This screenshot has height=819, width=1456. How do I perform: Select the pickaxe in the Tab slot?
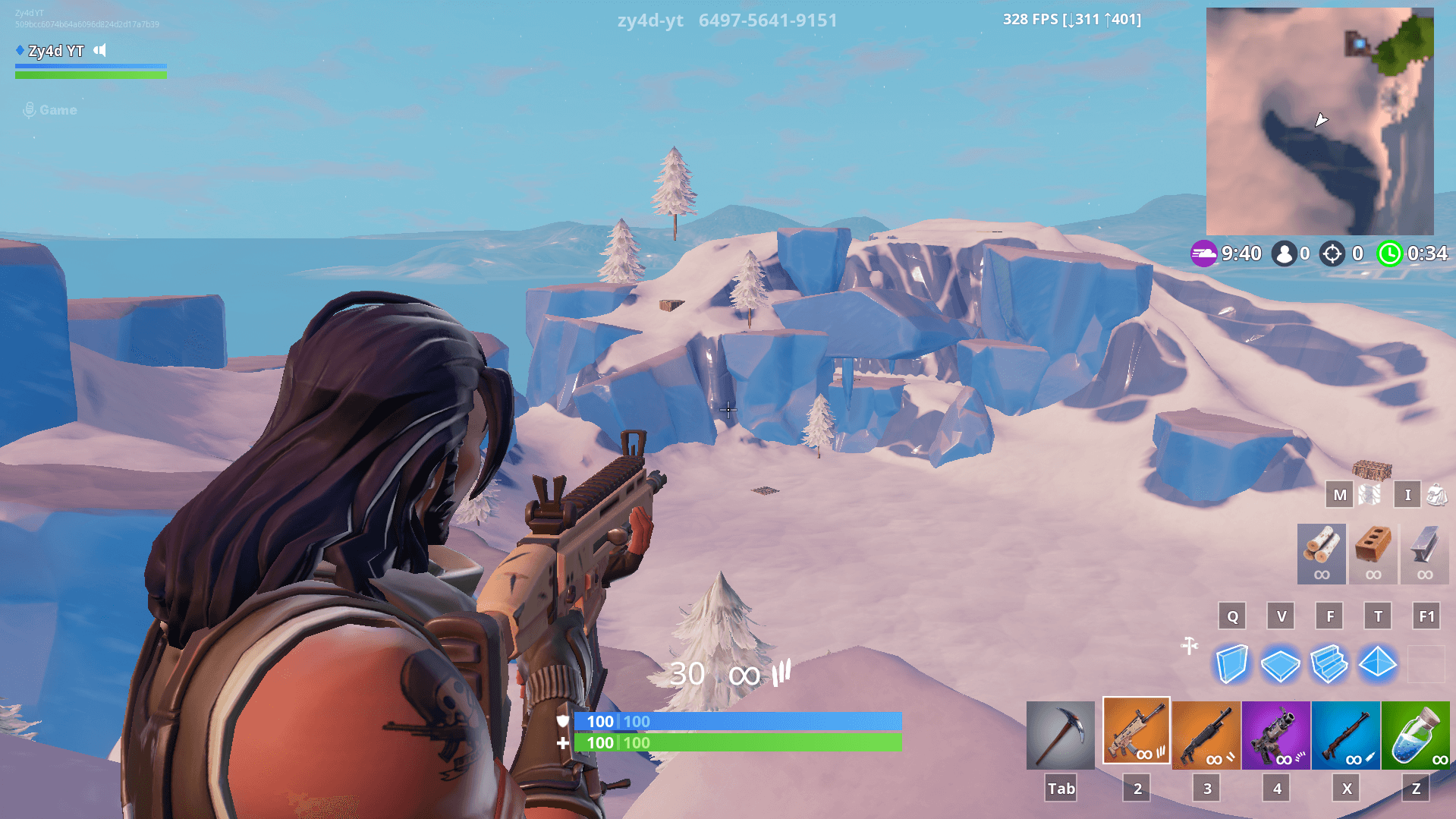(1060, 732)
